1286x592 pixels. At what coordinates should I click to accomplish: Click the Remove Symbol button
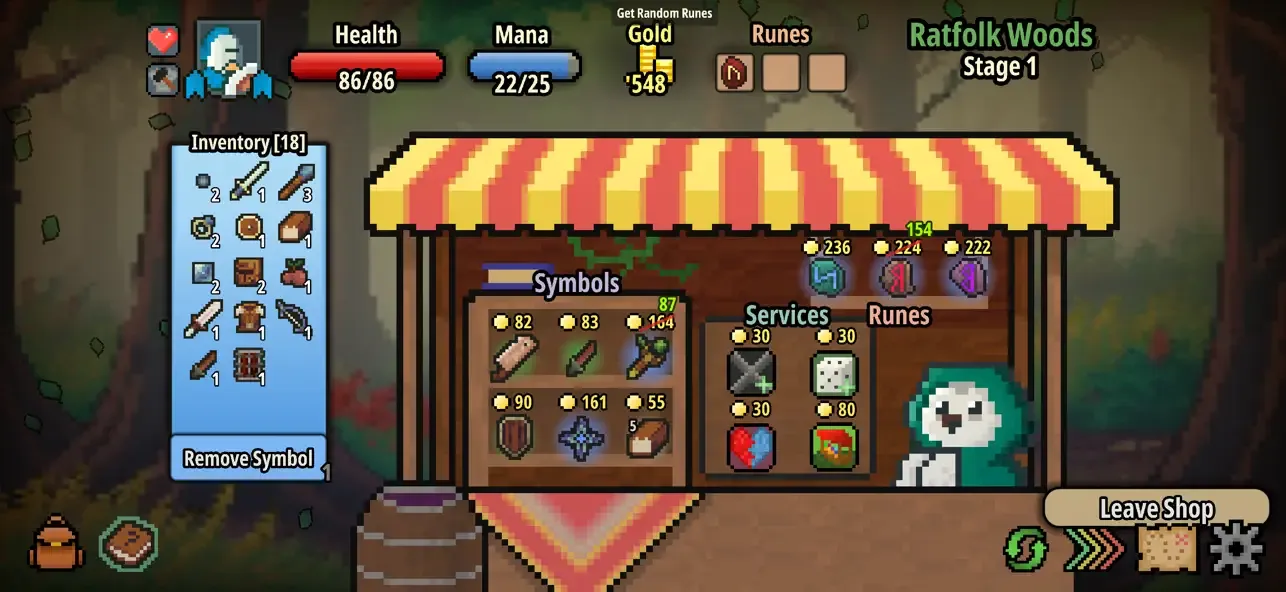249,459
